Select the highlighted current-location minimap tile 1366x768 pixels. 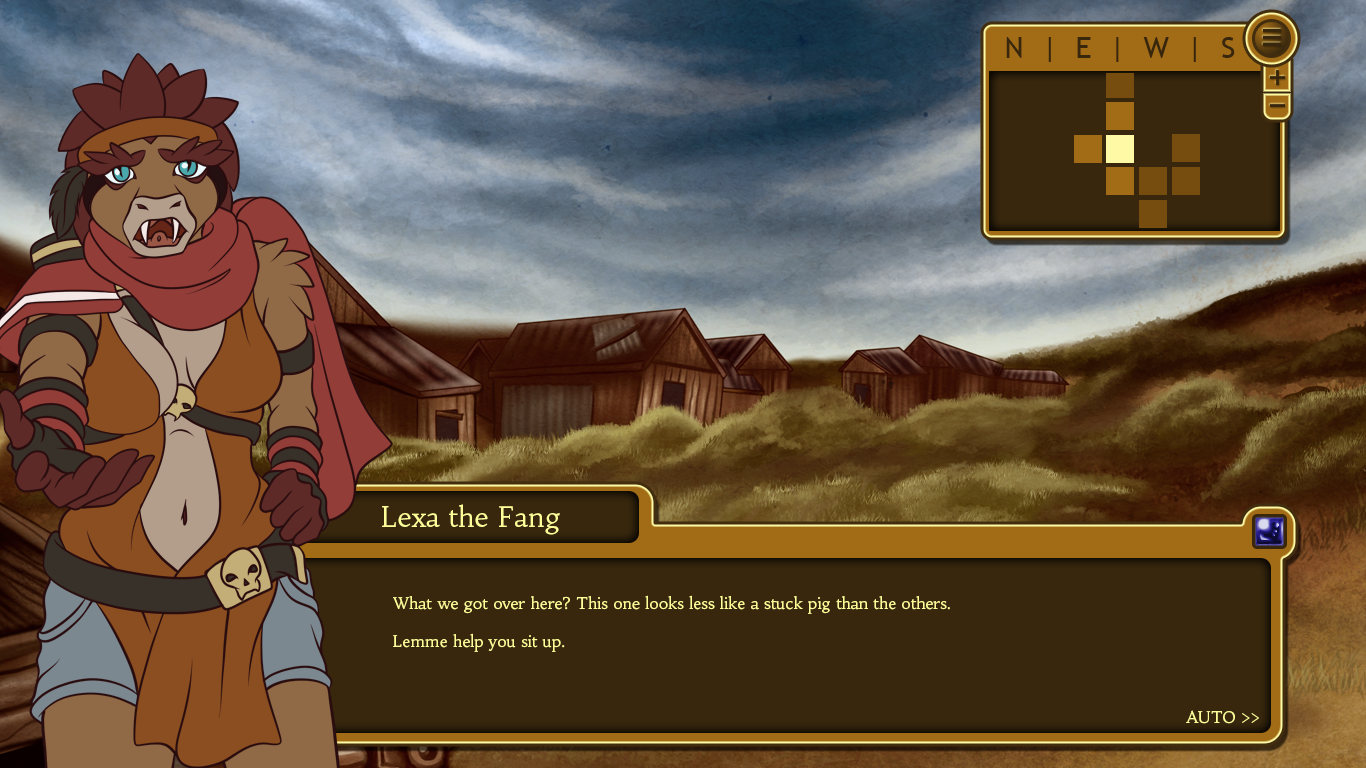1120,149
